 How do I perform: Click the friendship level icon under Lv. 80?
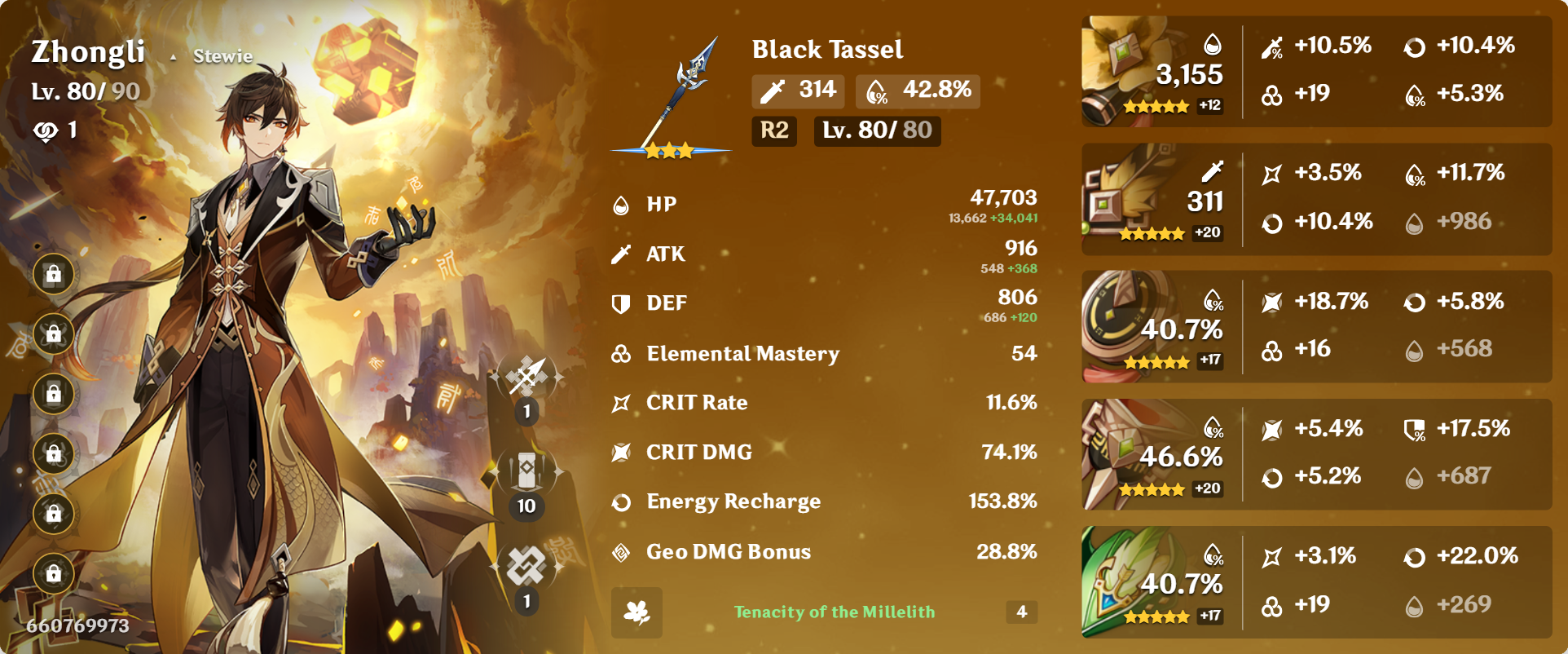51,129
